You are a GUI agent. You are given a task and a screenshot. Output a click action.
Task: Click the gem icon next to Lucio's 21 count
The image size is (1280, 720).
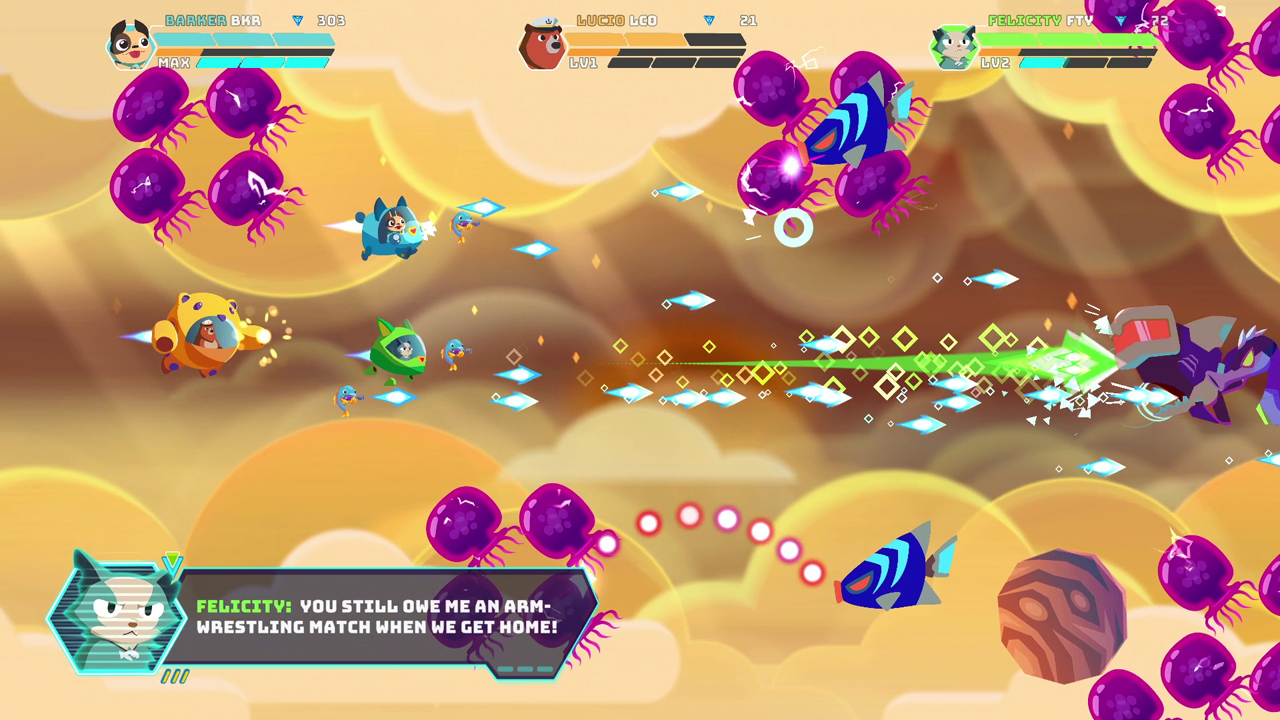[x=710, y=19]
